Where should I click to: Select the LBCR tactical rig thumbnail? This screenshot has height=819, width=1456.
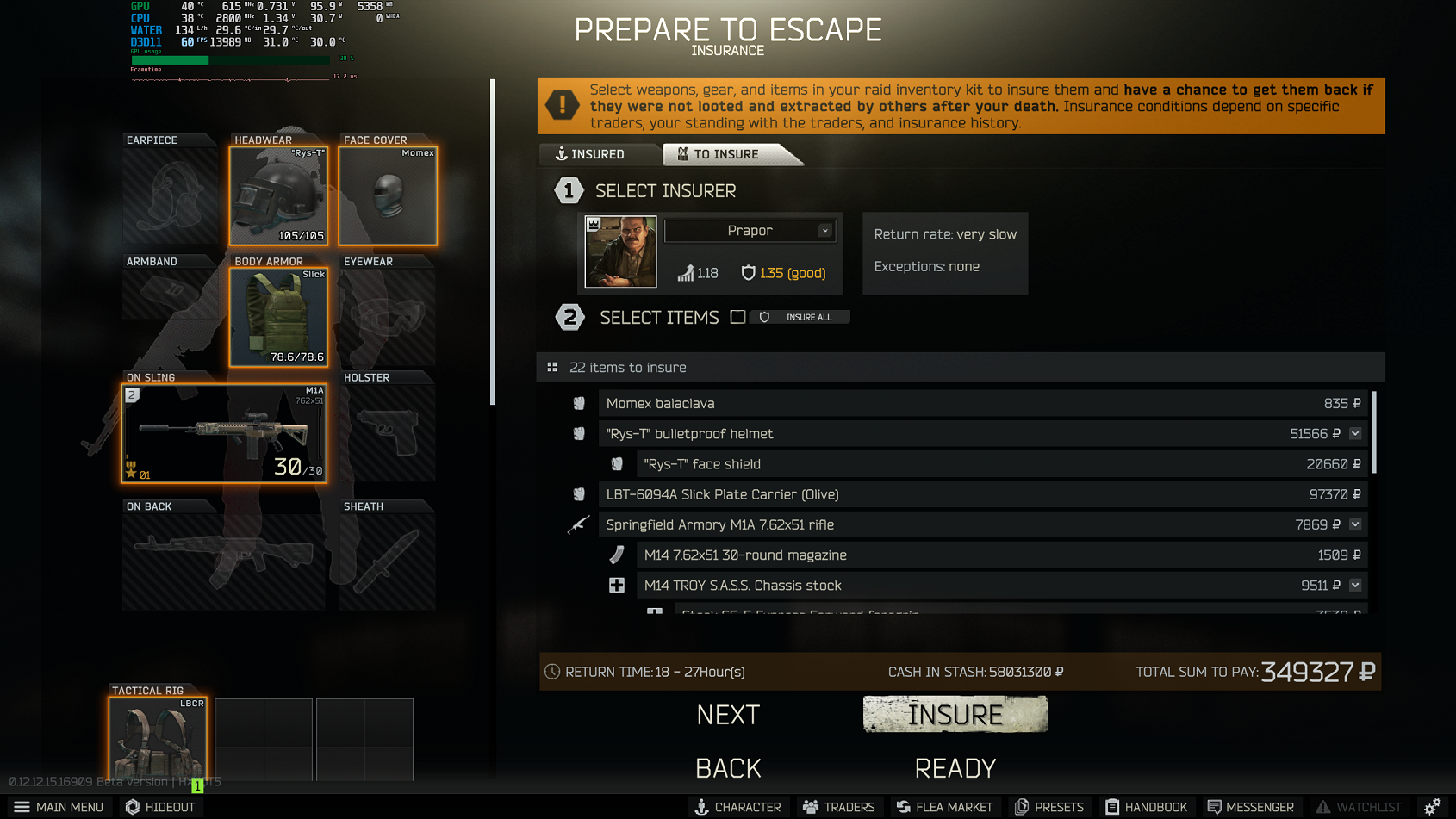point(158,739)
